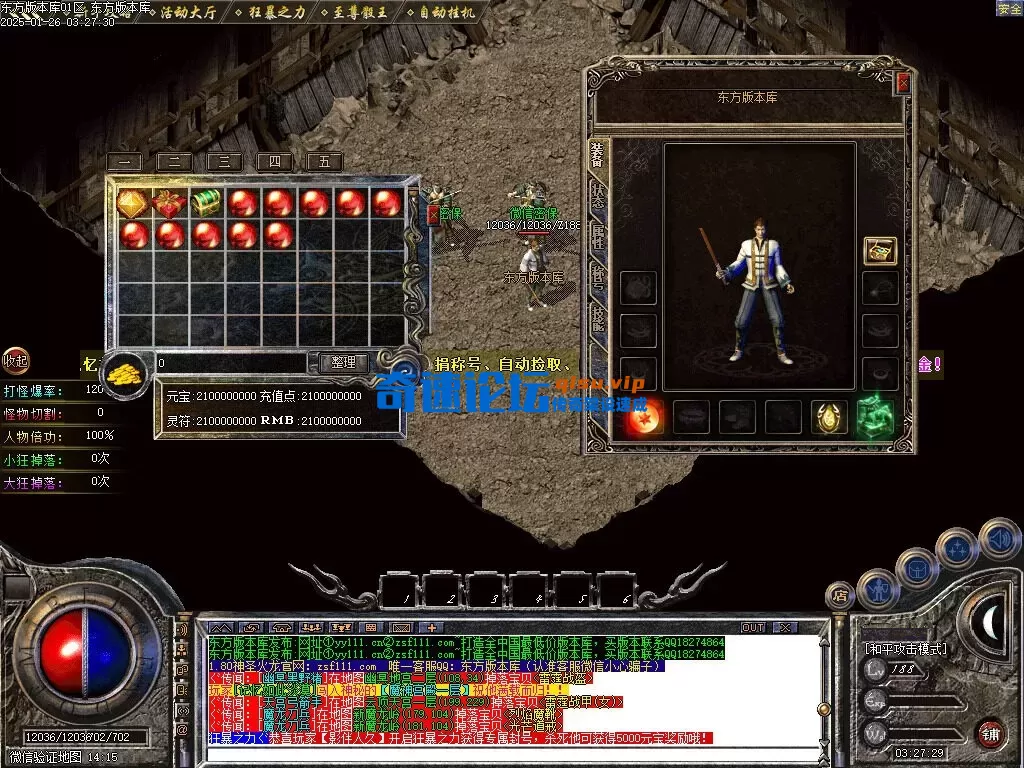Click the 整理 sort button in the bag

point(343,362)
